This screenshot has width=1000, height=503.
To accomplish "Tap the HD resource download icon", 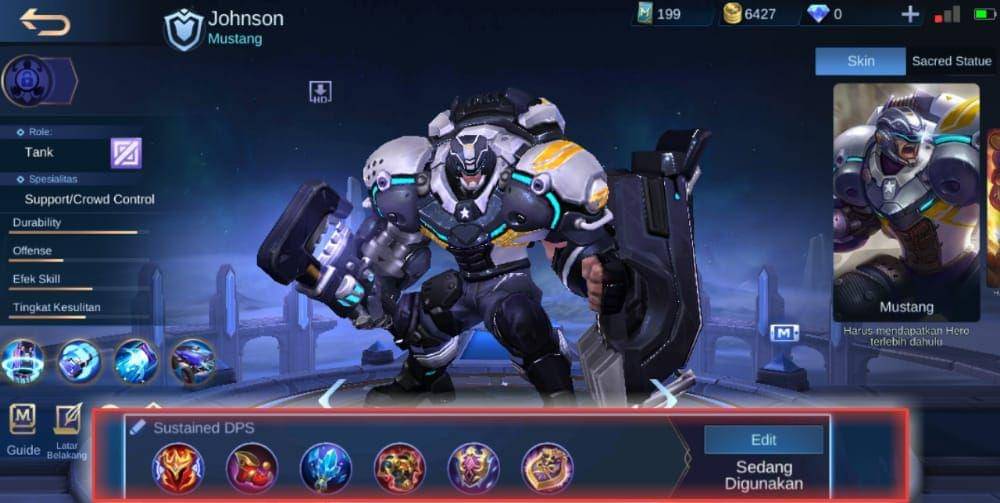I will (x=320, y=92).
